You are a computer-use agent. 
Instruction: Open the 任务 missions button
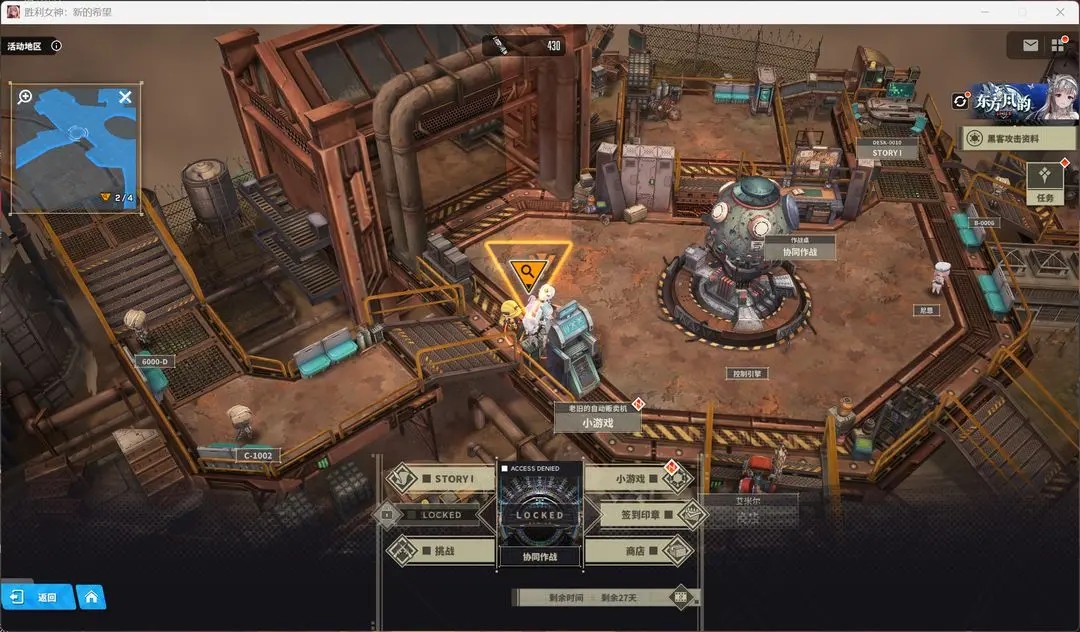click(x=1045, y=182)
